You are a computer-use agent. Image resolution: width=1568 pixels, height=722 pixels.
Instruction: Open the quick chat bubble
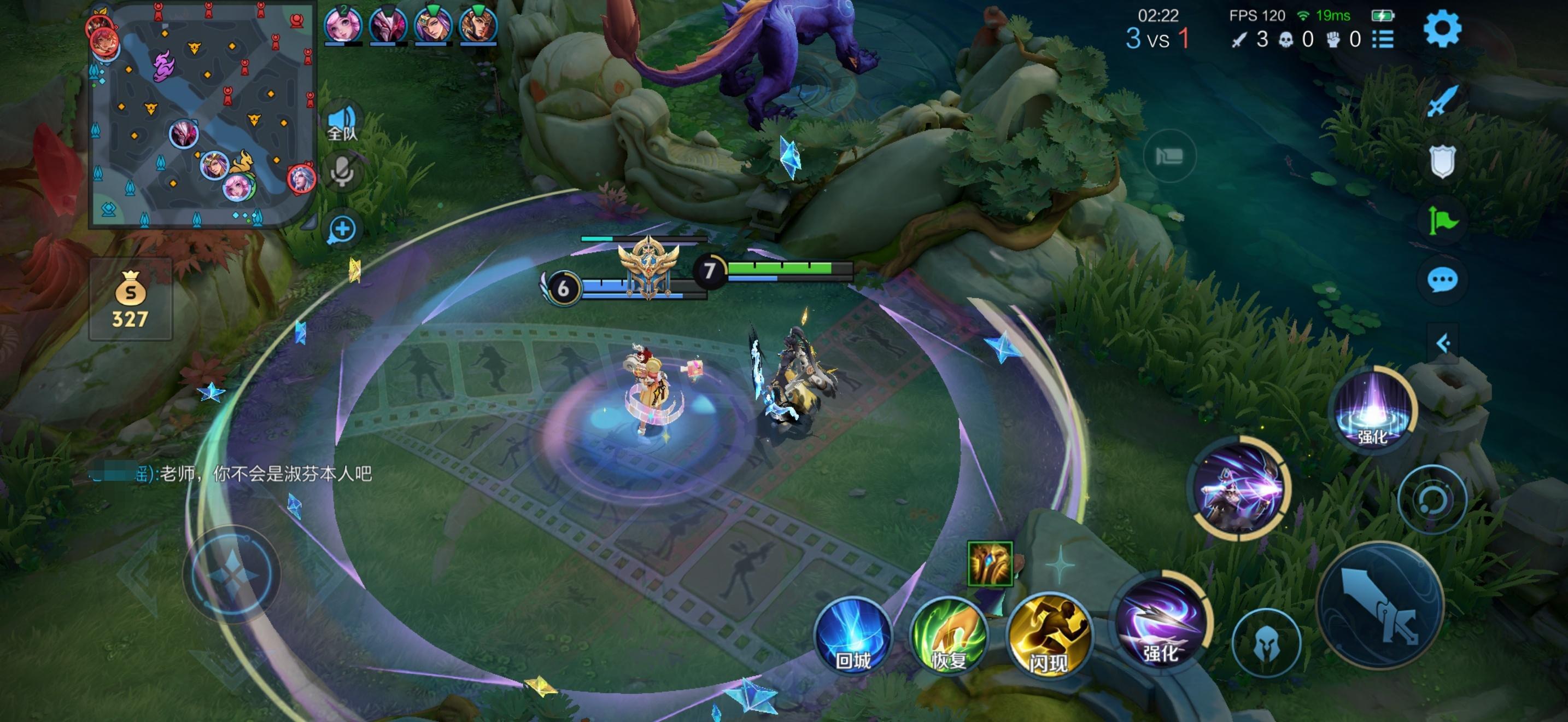(x=1441, y=281)
